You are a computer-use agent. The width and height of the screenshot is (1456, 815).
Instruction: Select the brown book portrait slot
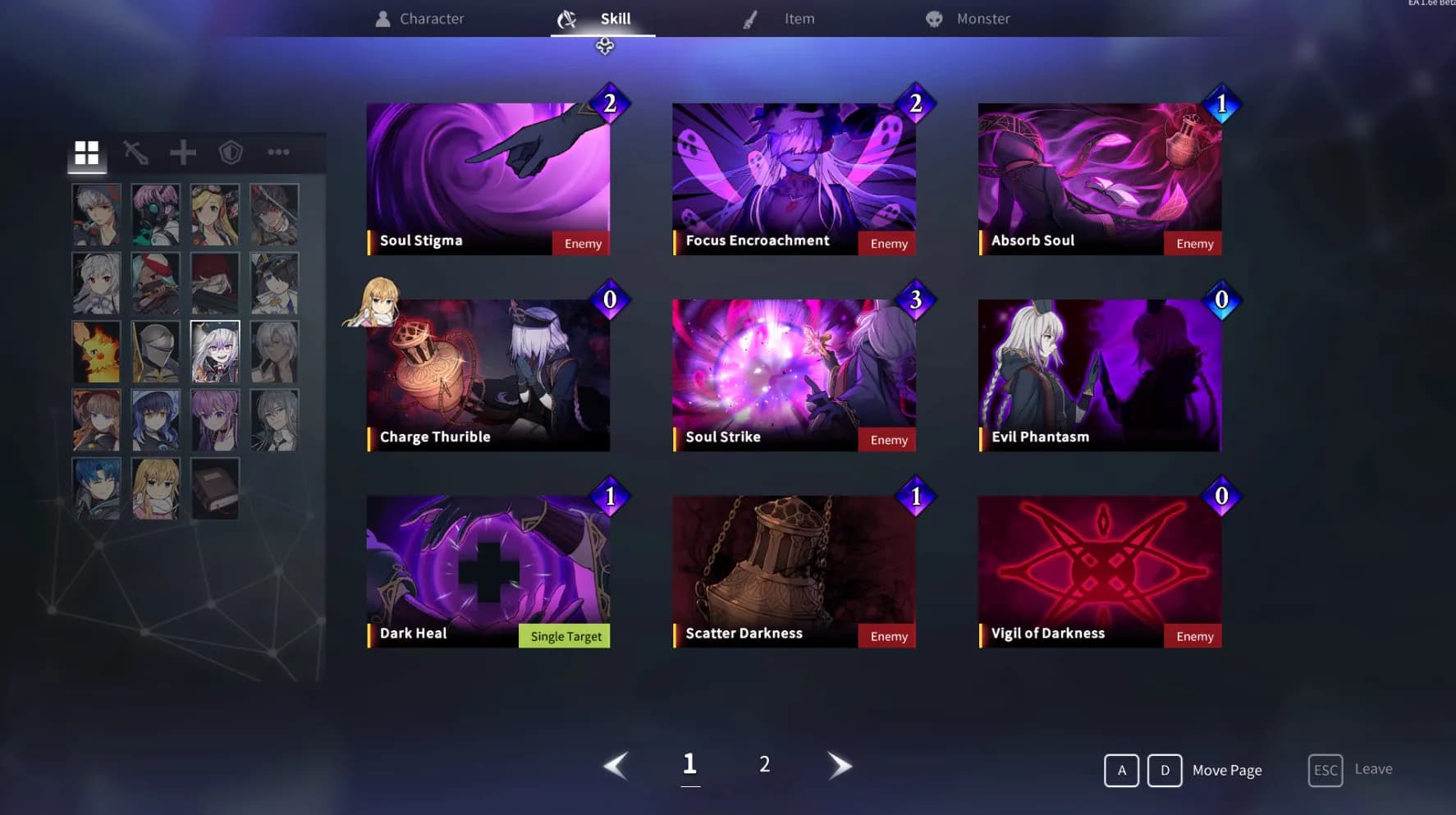pos(215,489)
